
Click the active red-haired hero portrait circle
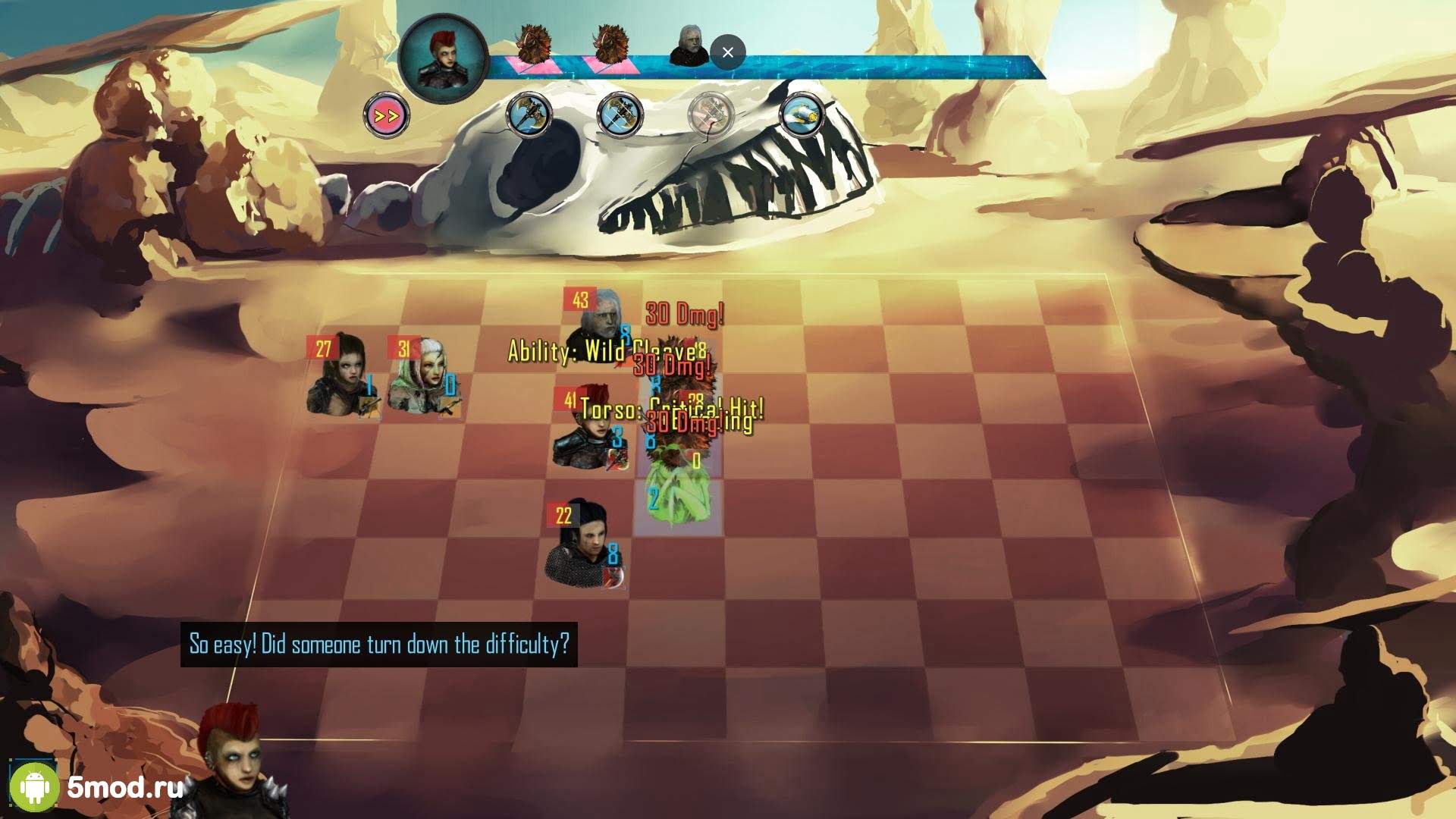(443, 58)
